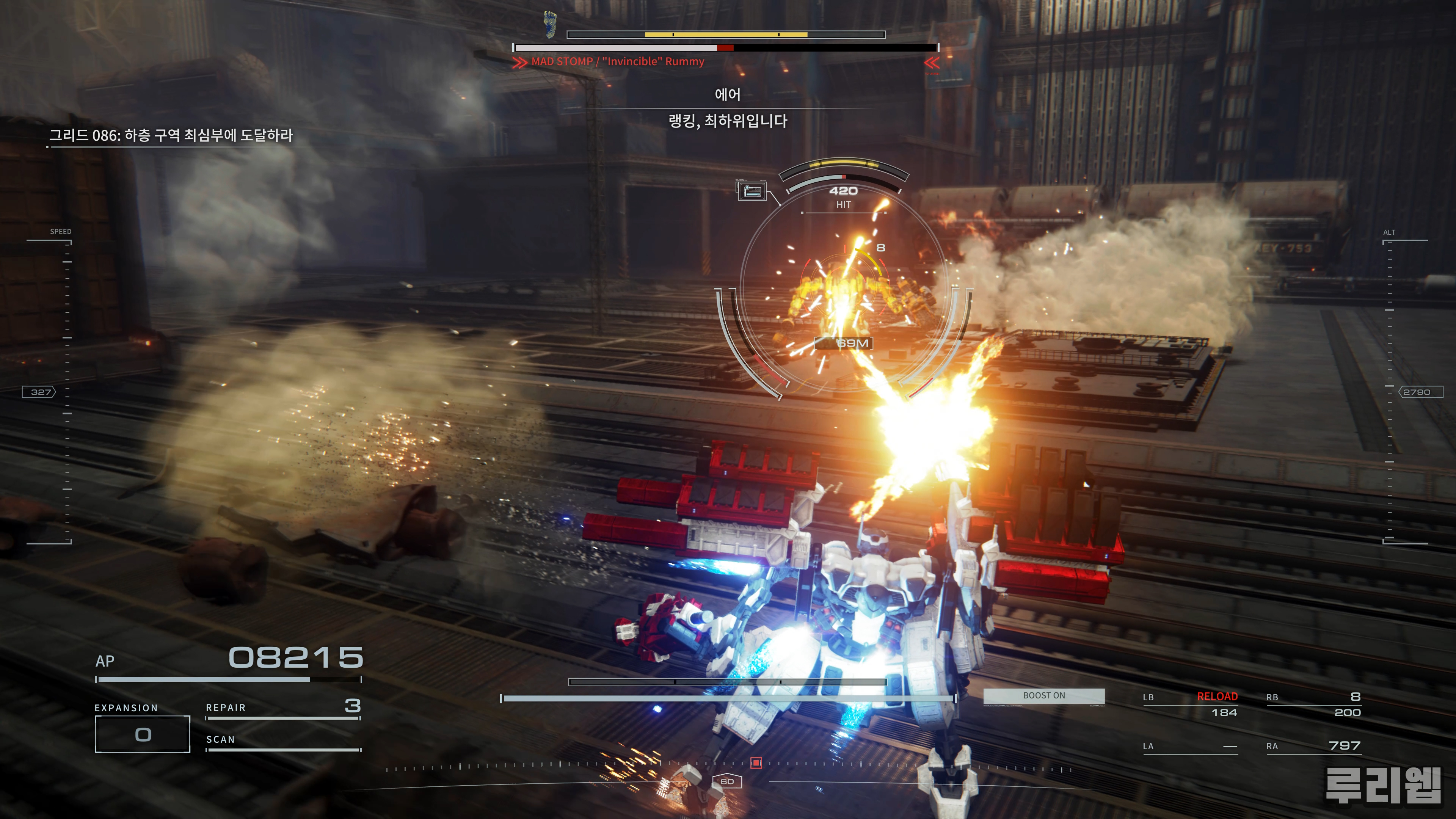1456x819 pixels.
Task: Choose the RB weapon slot
Action: point(1313,704)
